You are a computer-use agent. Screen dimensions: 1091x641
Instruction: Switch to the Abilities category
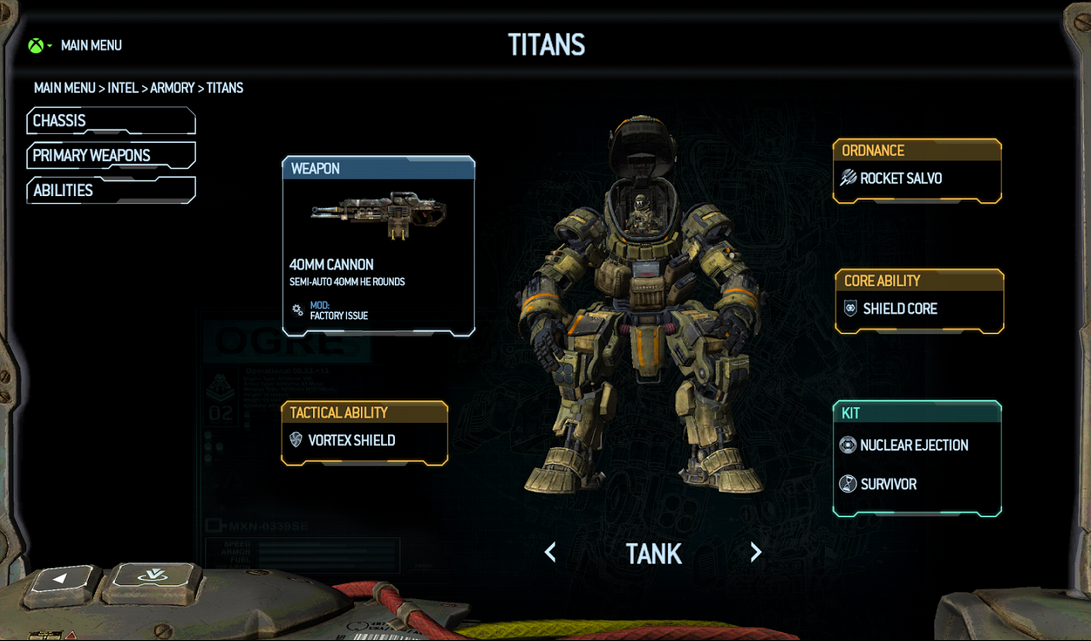110,191
